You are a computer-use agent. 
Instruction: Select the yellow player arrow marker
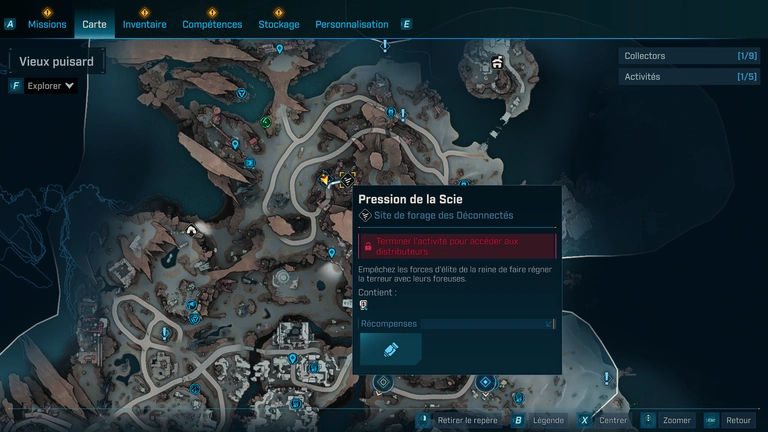pos(325,180)
